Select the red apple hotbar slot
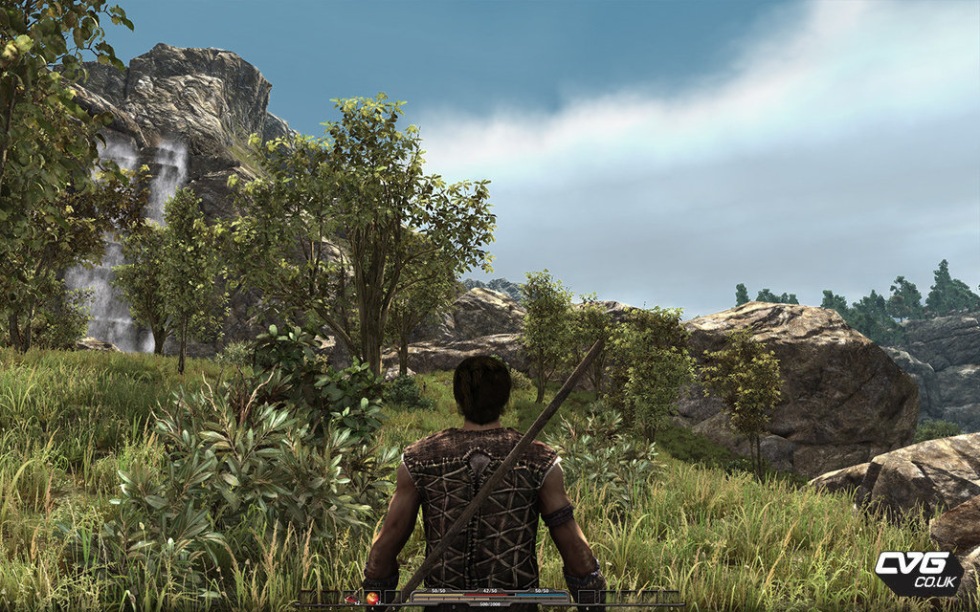The width and height of the screenshot is (980, 612). pyautogui.click(x=372, y=598)
